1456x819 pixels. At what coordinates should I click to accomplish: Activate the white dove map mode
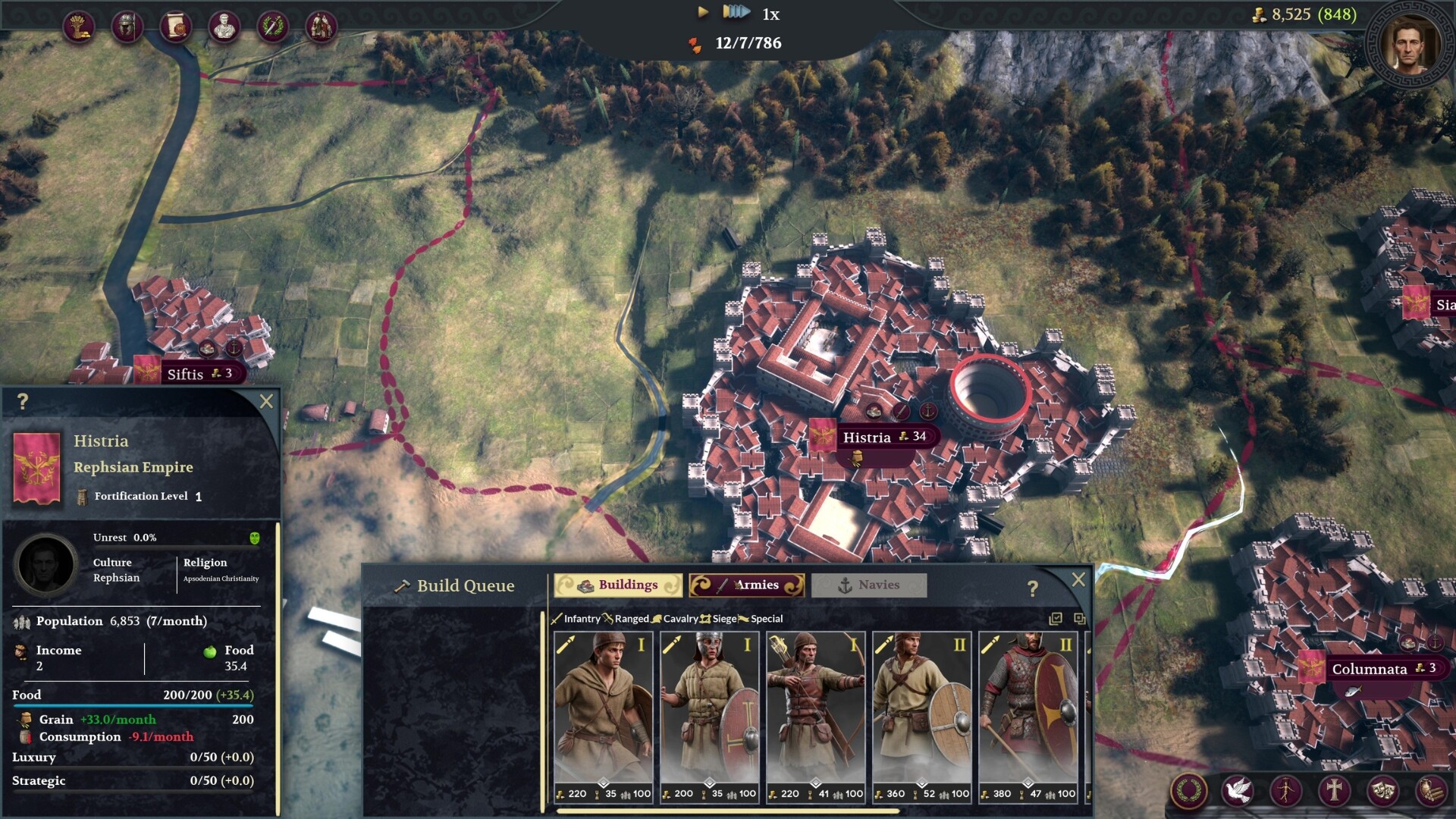pos(1237,790)
